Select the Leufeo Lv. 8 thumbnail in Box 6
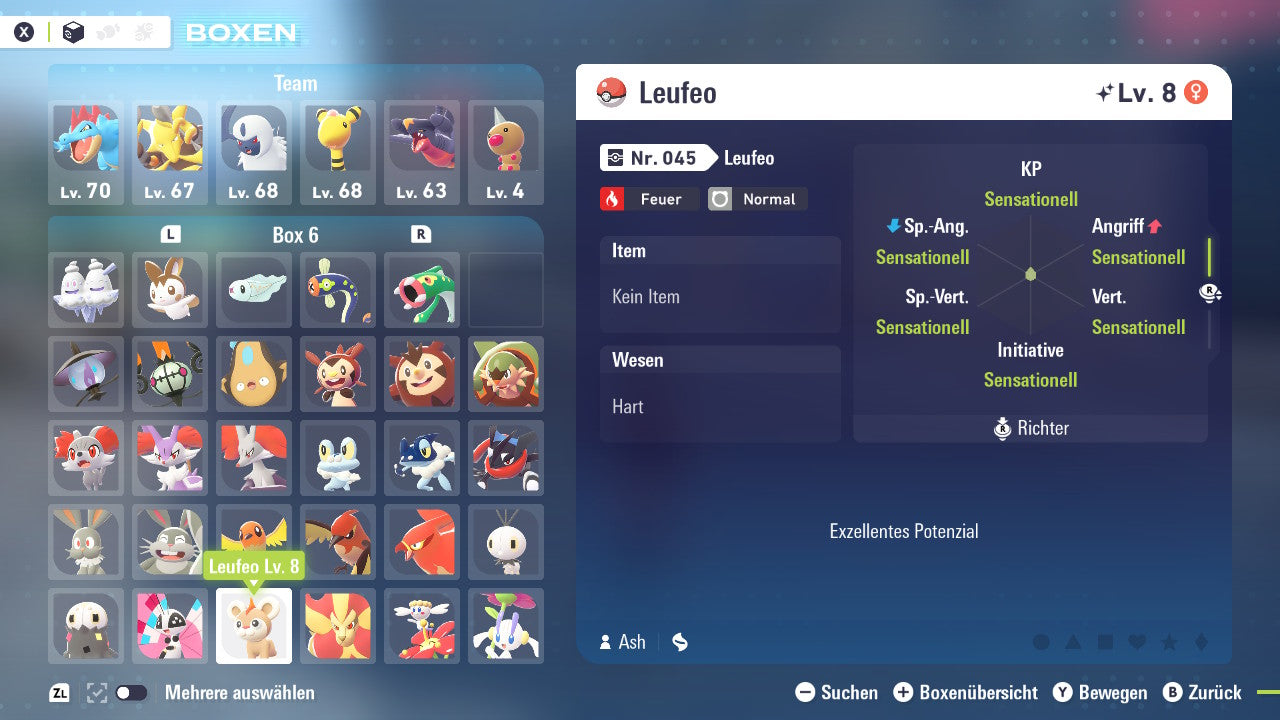Image resolution: width=1280 pixels, height=720 pixels. (253, 625)
